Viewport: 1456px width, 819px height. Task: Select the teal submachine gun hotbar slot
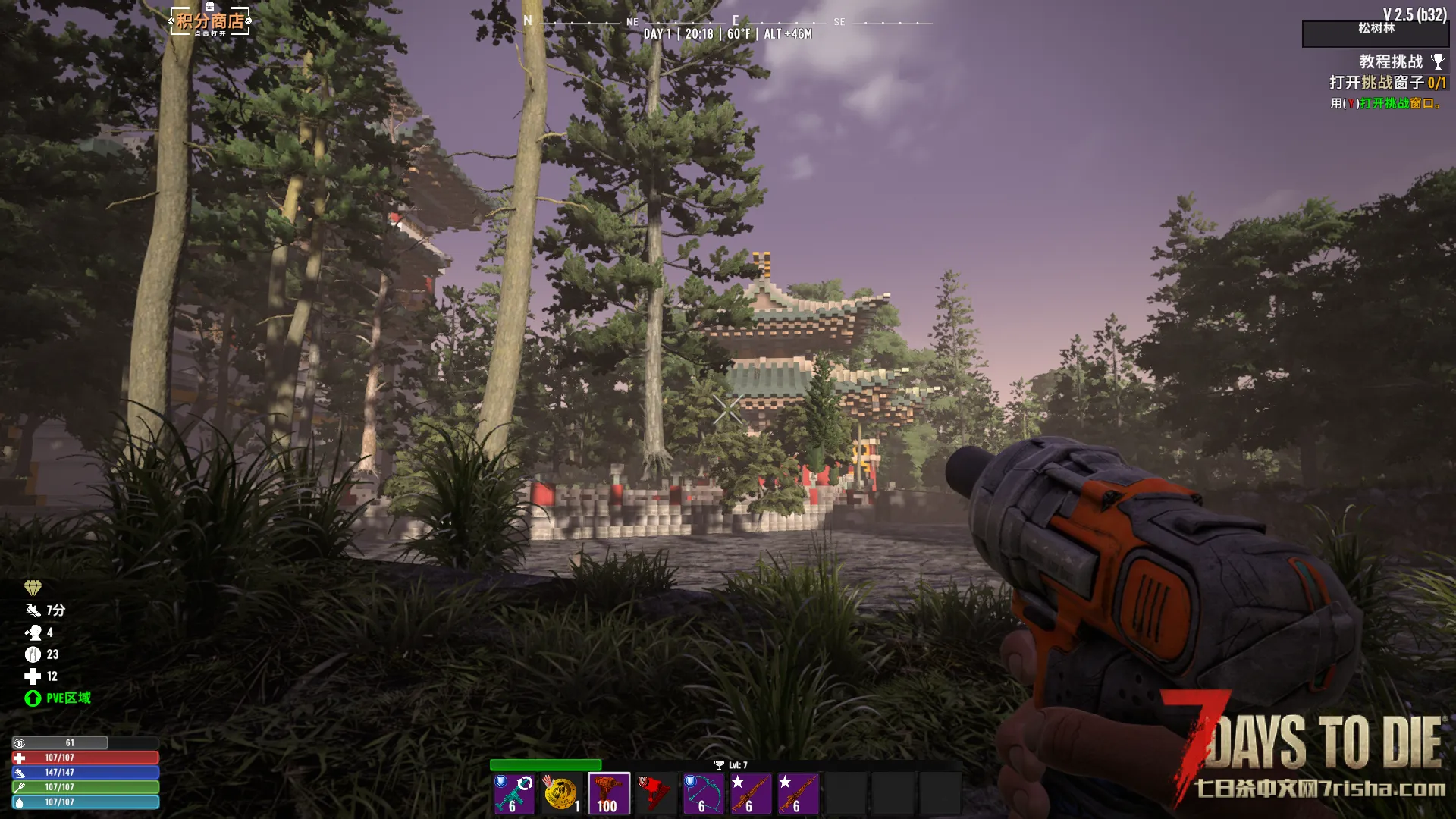(x=514, y=793)
